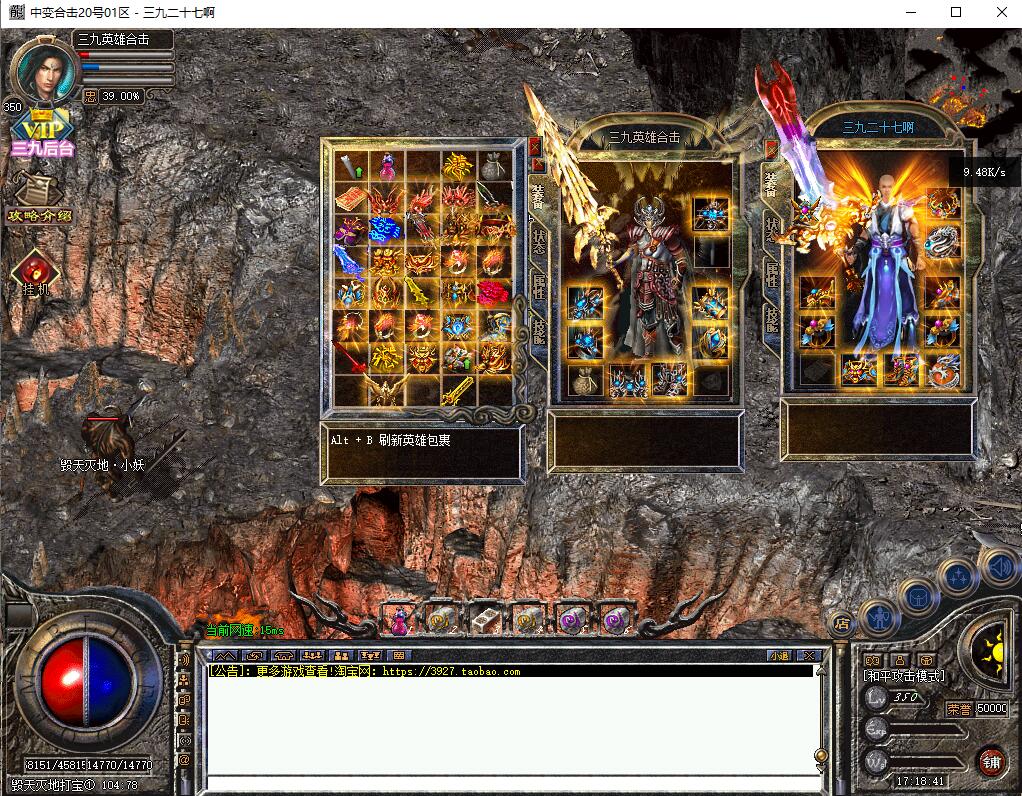The height and width of the screenshot is (796, 1022).
Task: Close the 三九二十七啊 character window
Action: pyautogui.click(x=771, y=149)
